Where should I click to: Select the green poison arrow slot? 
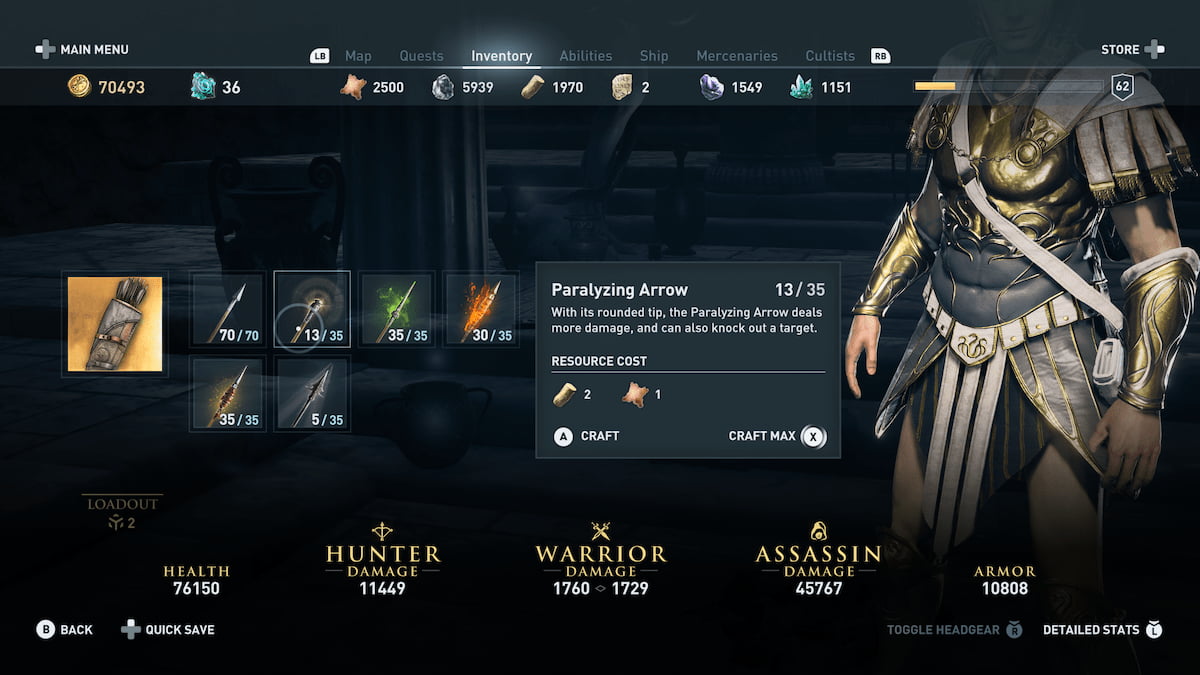click(397, 310)
